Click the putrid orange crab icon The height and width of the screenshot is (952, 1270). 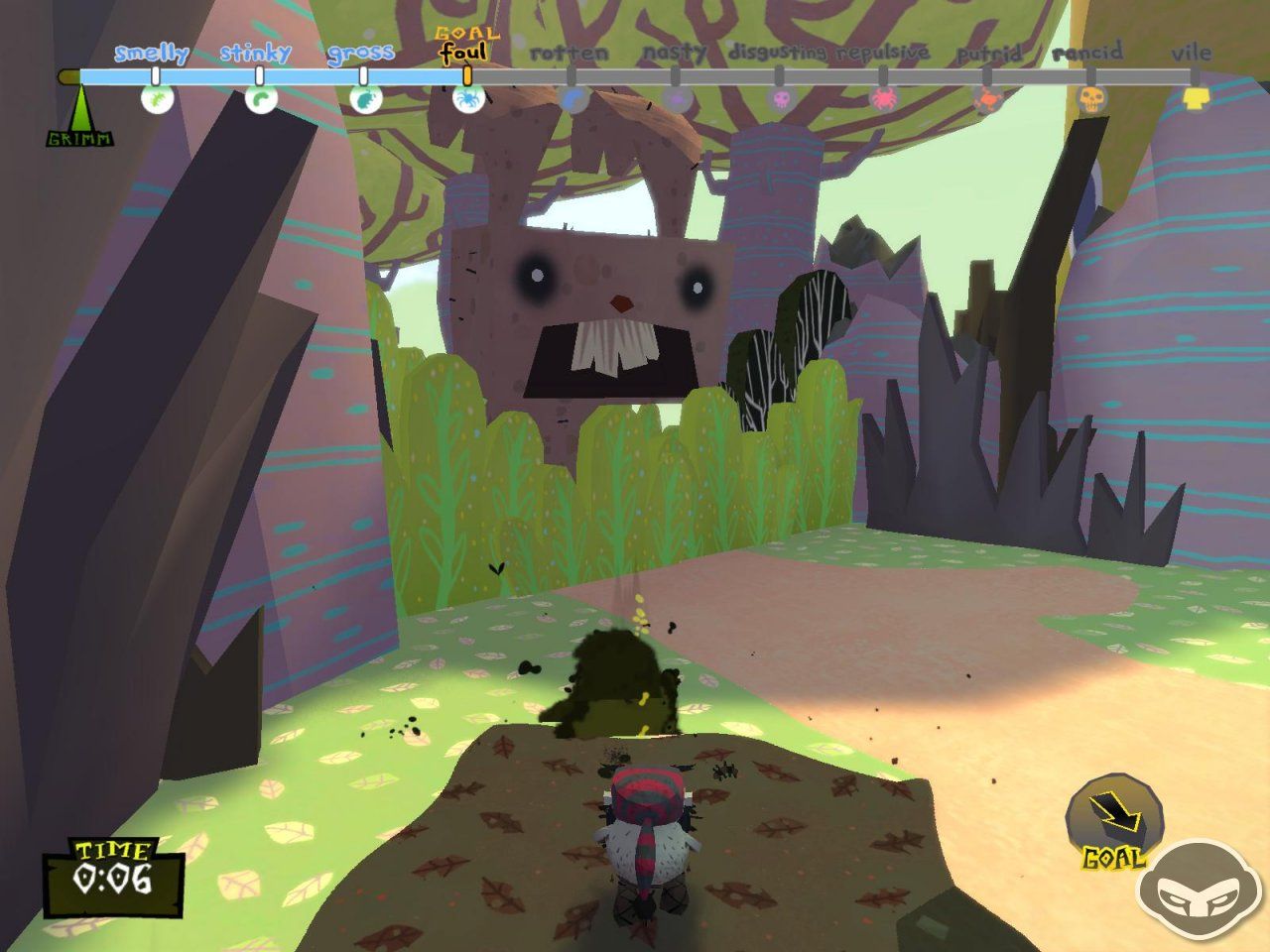pyautogui.click(x=987, y=99)
